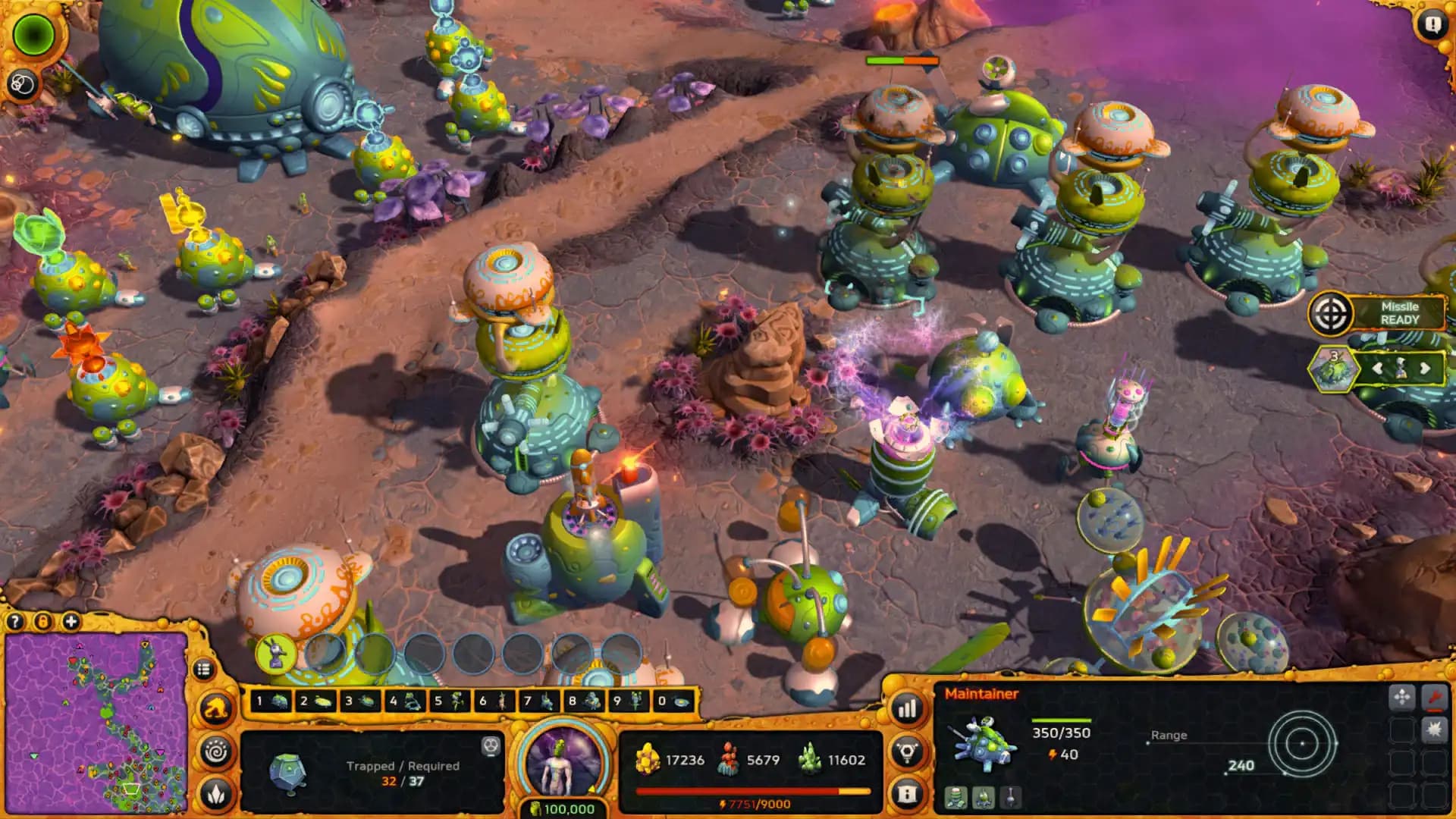
Task: Select the crystal icon below the spiral icon
Action: point(216,794)
